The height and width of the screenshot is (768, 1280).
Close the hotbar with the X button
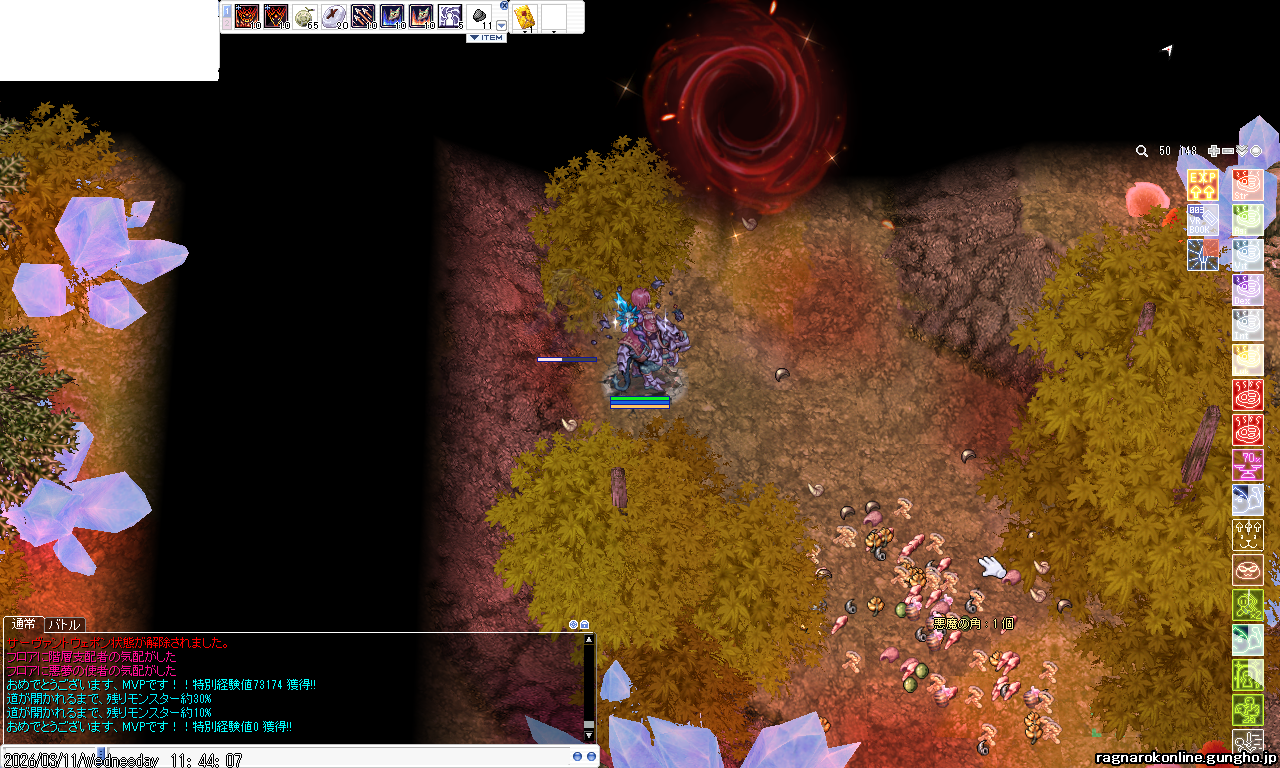pos(502,6)
